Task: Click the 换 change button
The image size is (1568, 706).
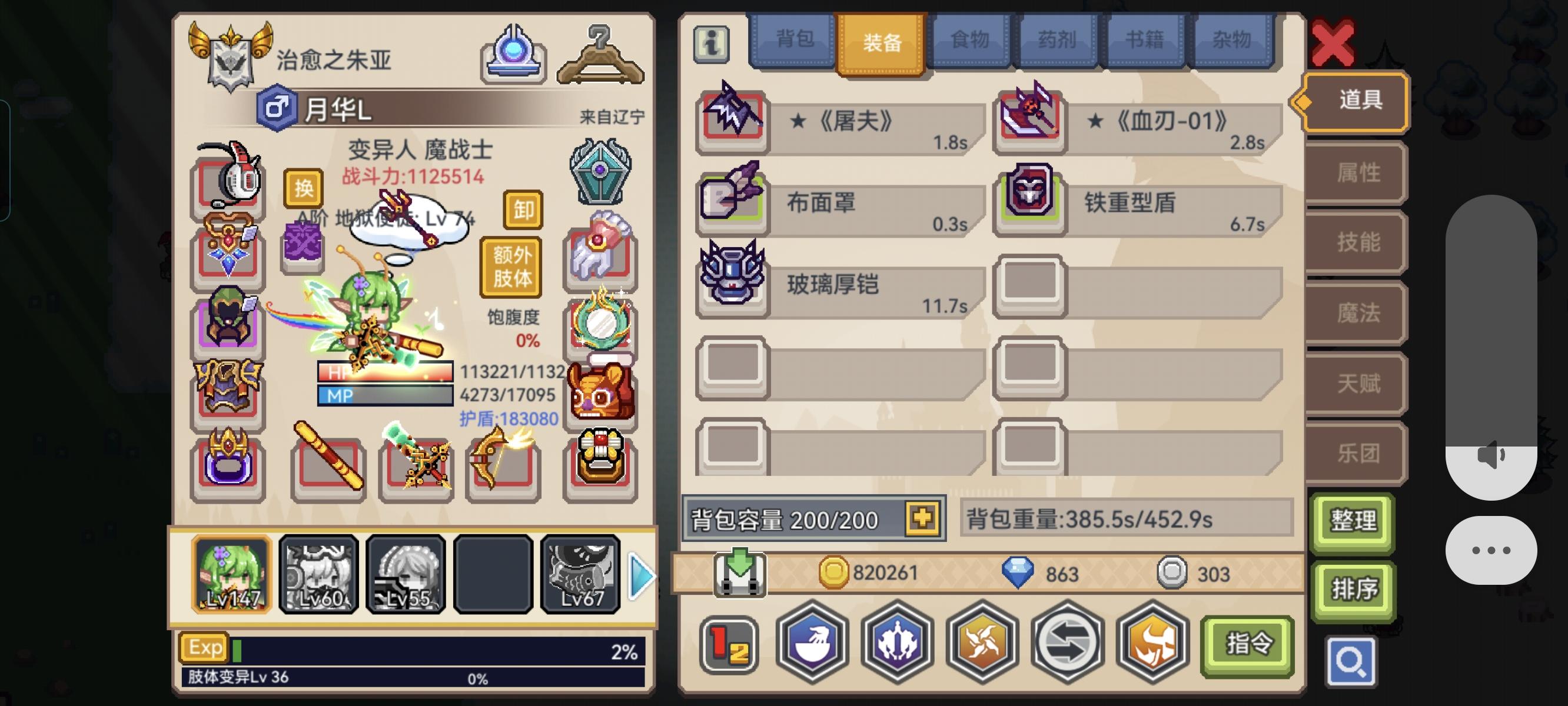Action: [304, 189]
